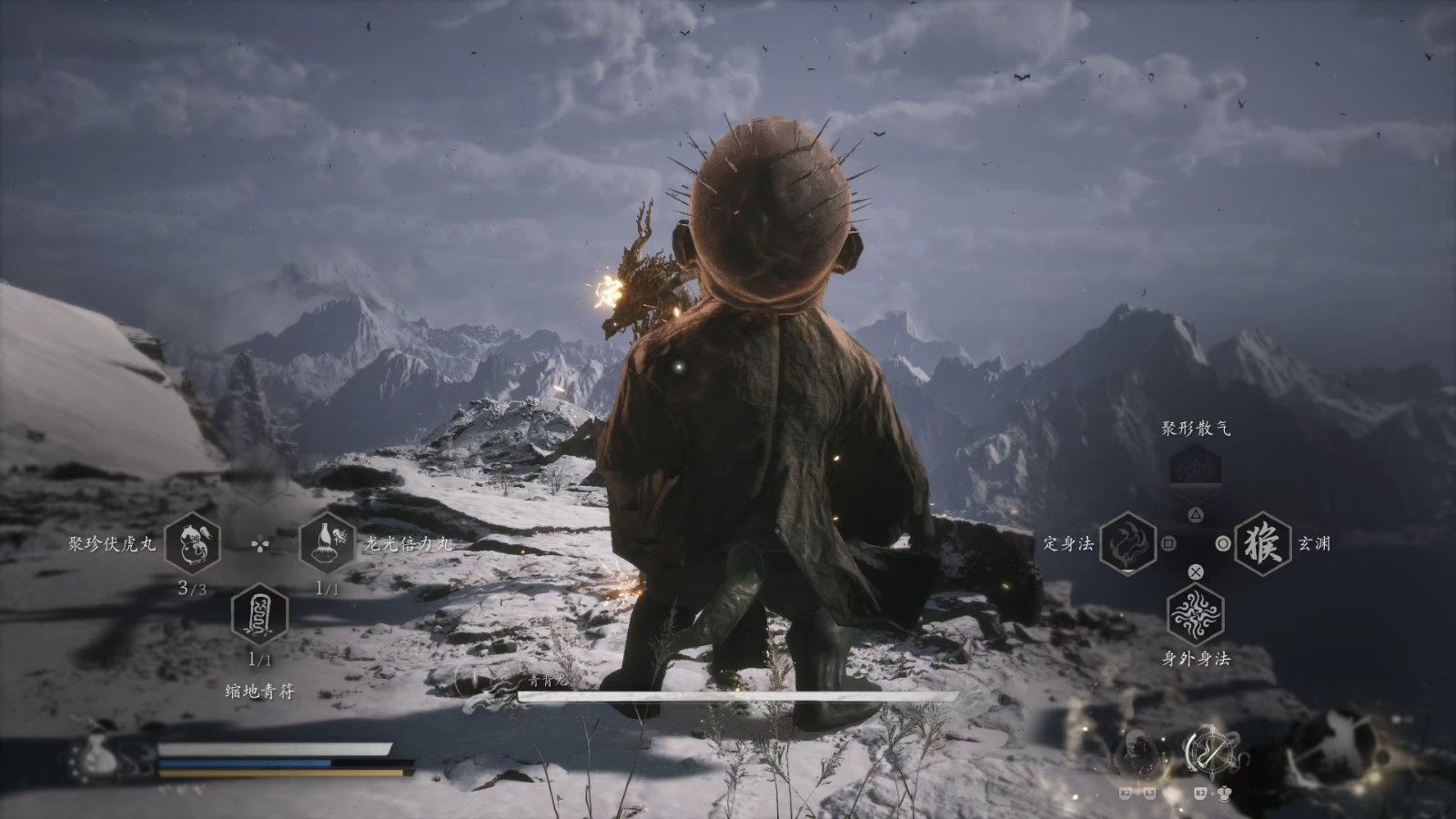Activate the 身外身法 clone spell
Viewport: 1456px width, 819px height.
(1196, 613)
